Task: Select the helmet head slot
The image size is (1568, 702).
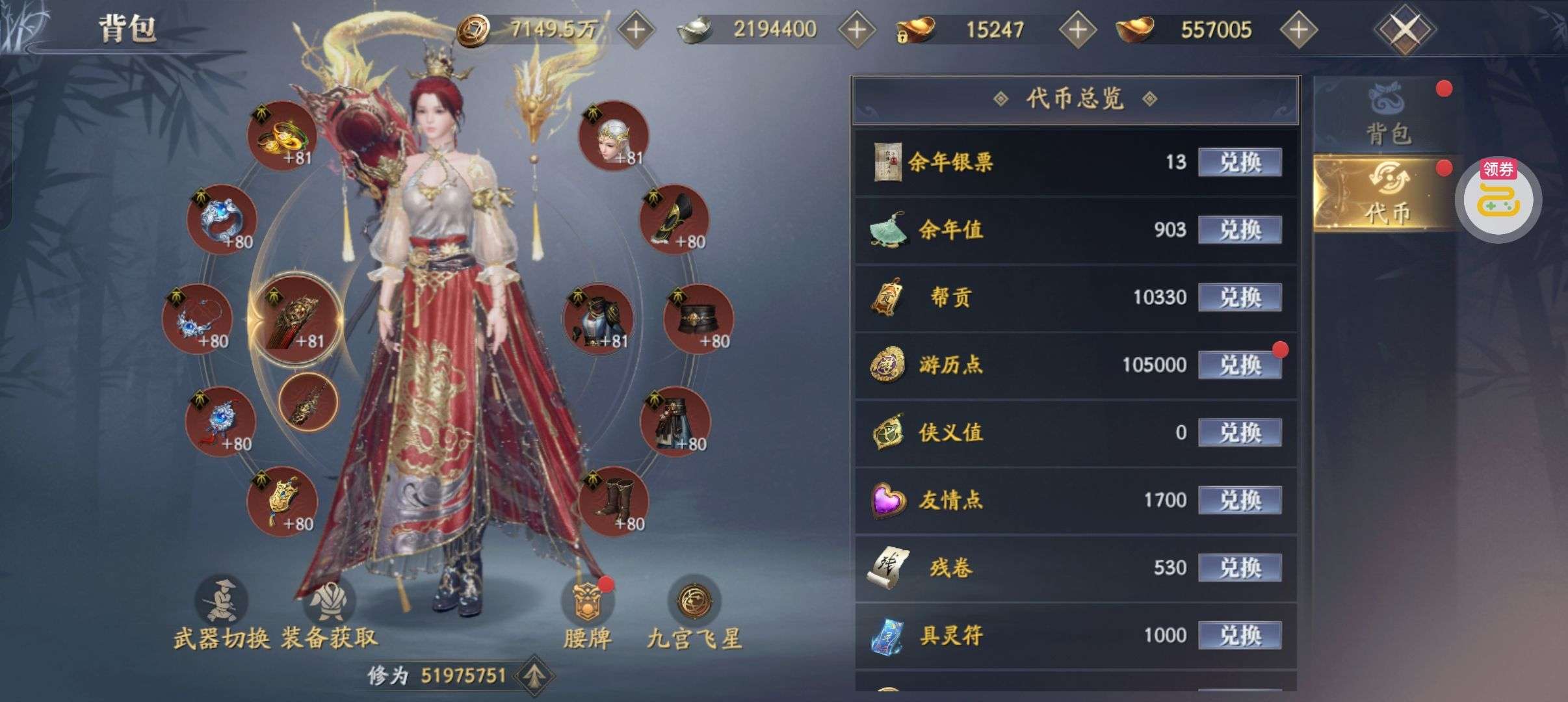Action: coord(613,136)
